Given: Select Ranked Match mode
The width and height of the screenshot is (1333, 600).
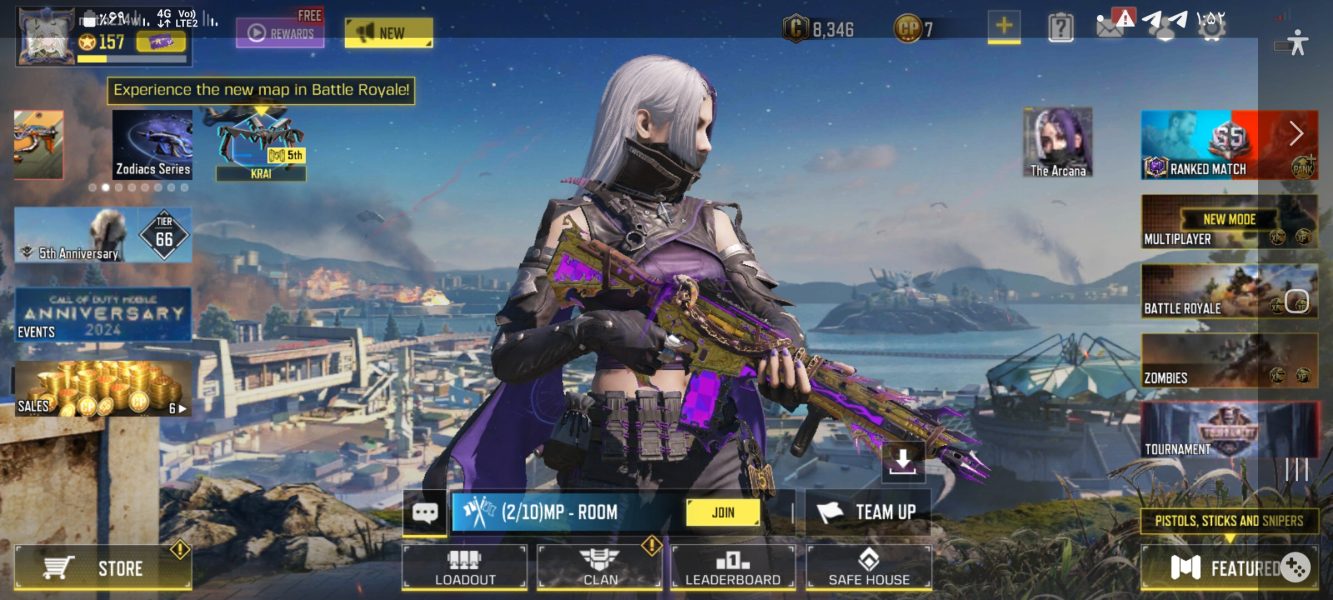Looking at the screenshot, I should pos(1229,145).
